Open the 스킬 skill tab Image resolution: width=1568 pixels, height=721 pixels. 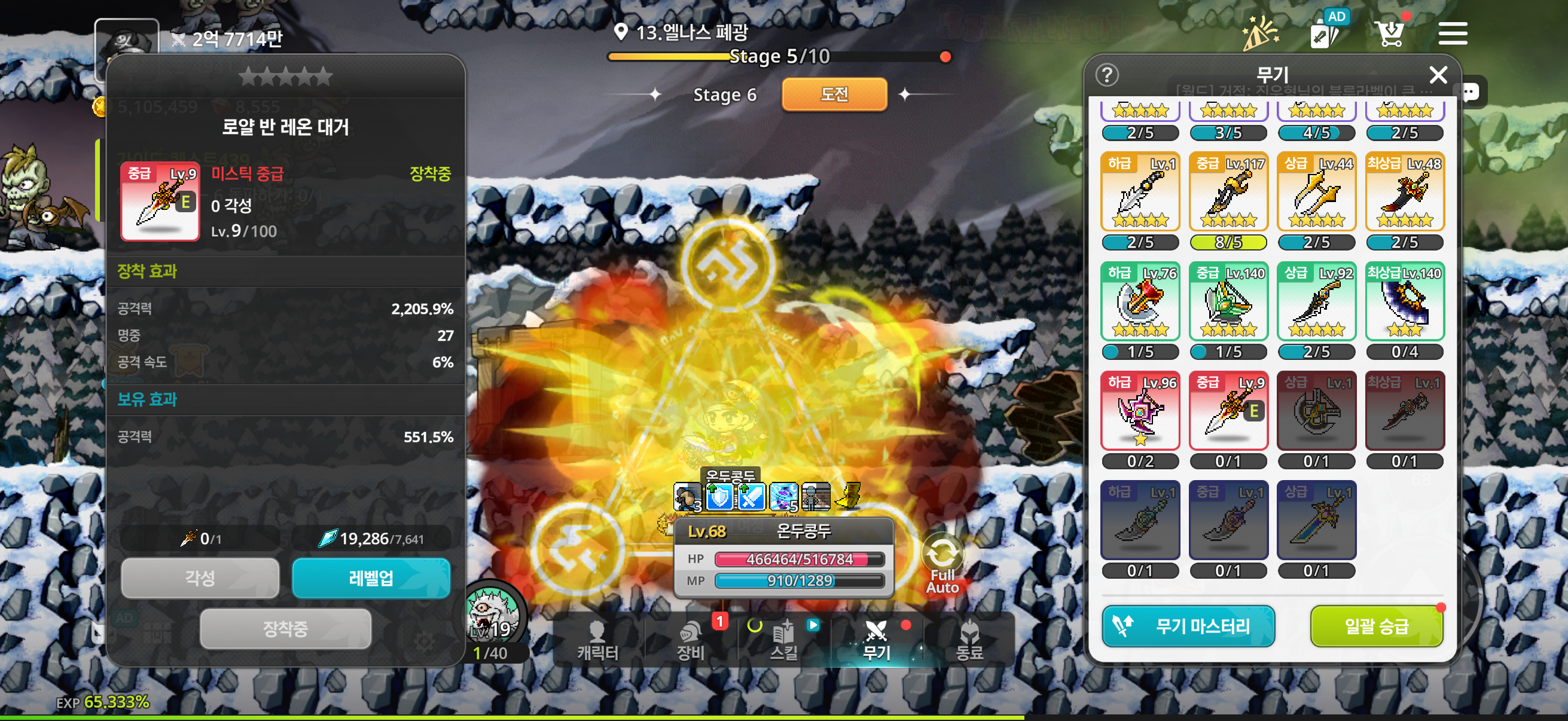coord(783,641)
